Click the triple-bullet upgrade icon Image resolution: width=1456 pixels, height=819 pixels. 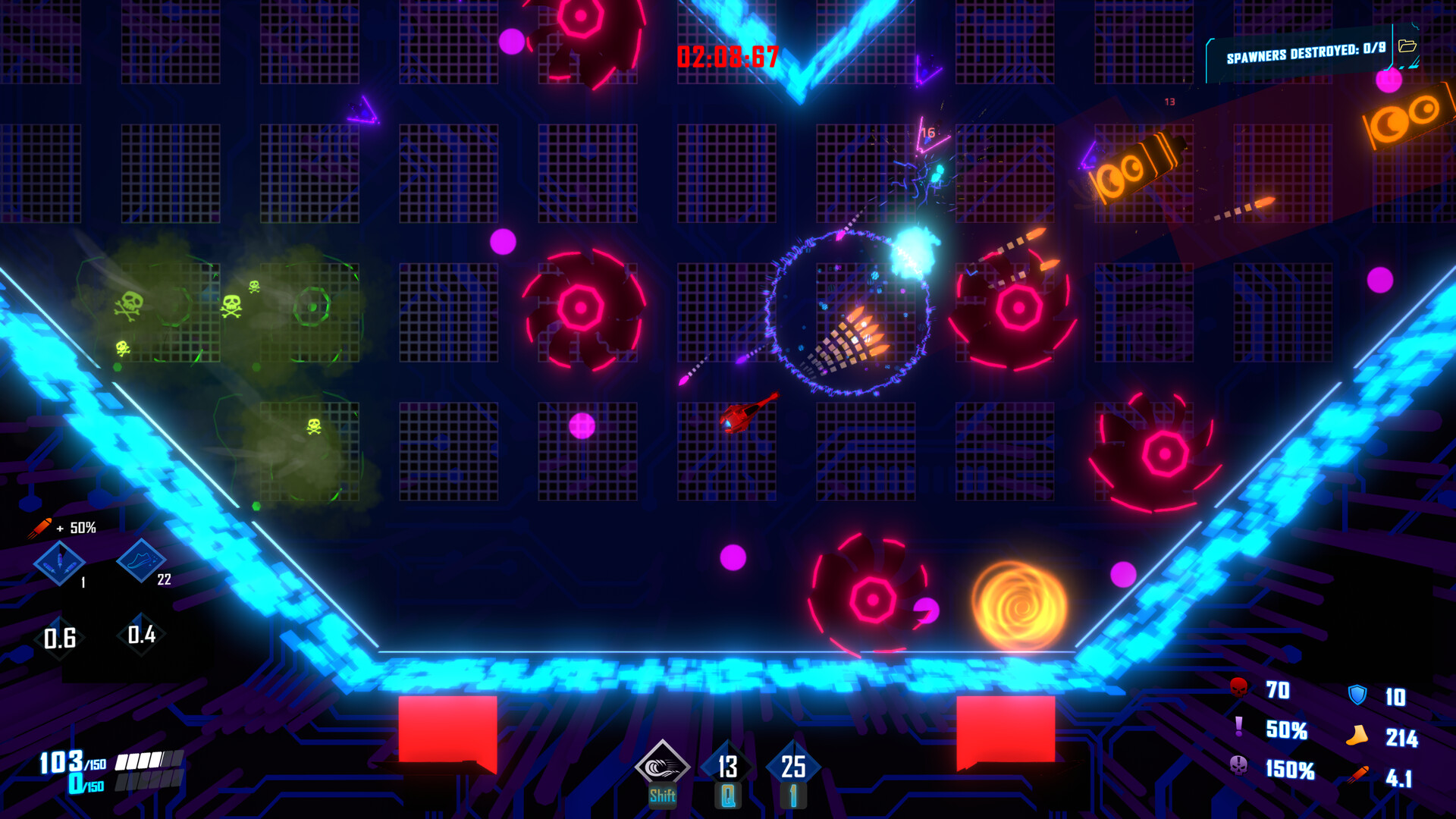tap(61, 564)
